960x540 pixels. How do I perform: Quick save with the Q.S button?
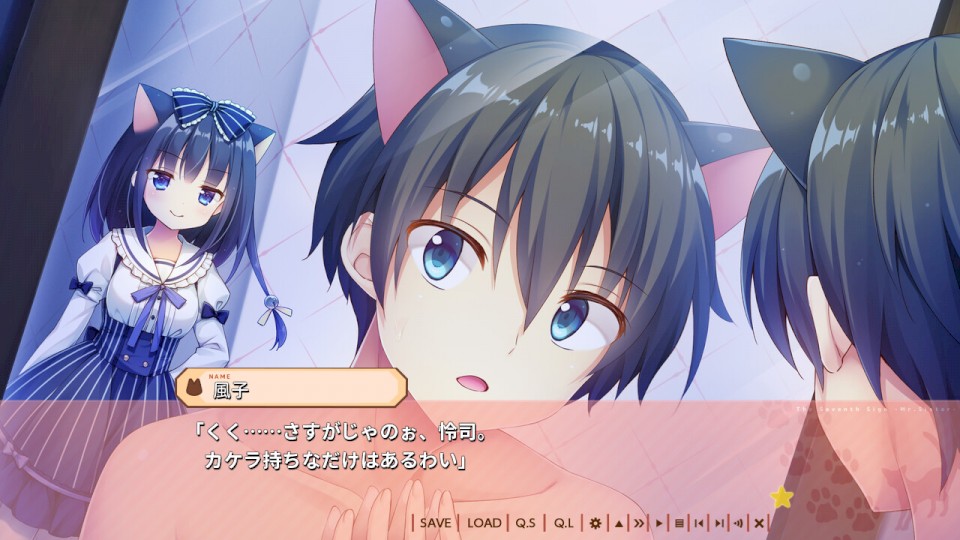[526, 523]
